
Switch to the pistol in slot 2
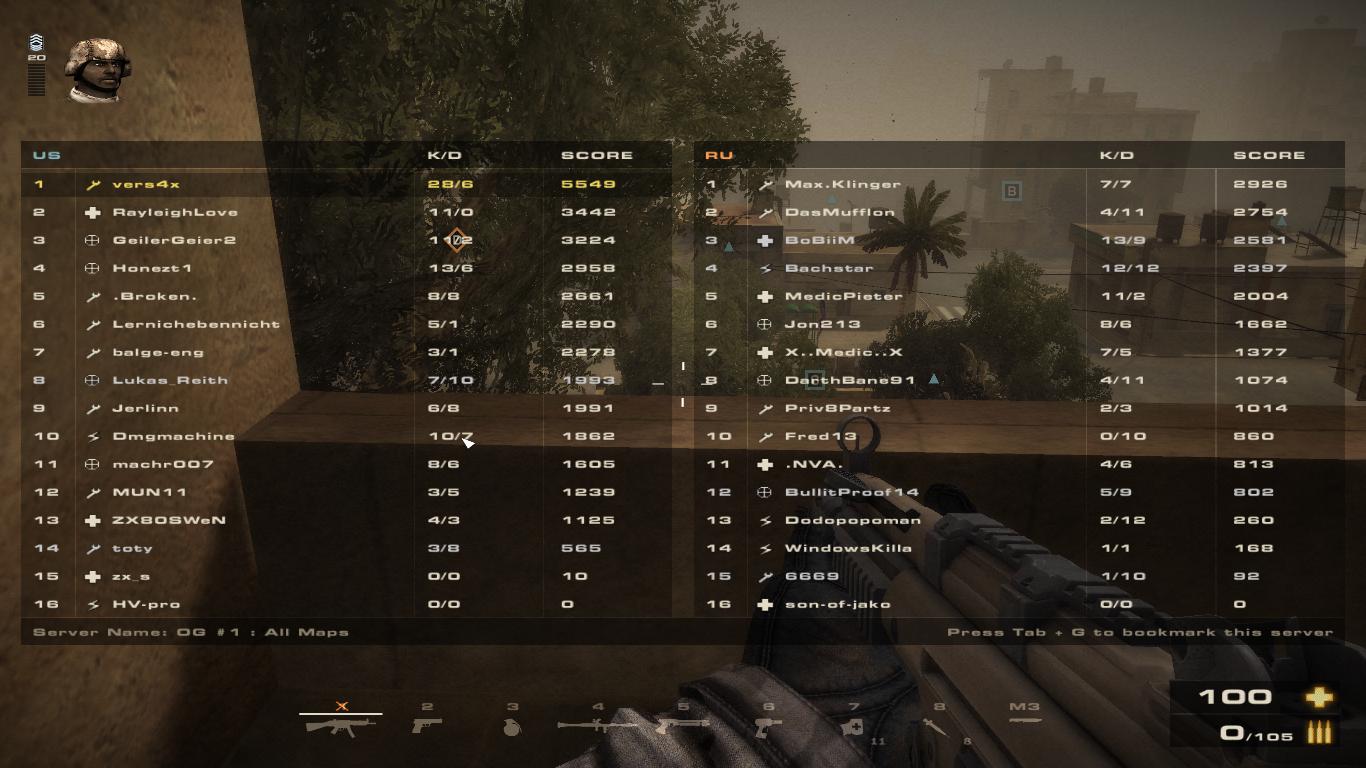427,724
